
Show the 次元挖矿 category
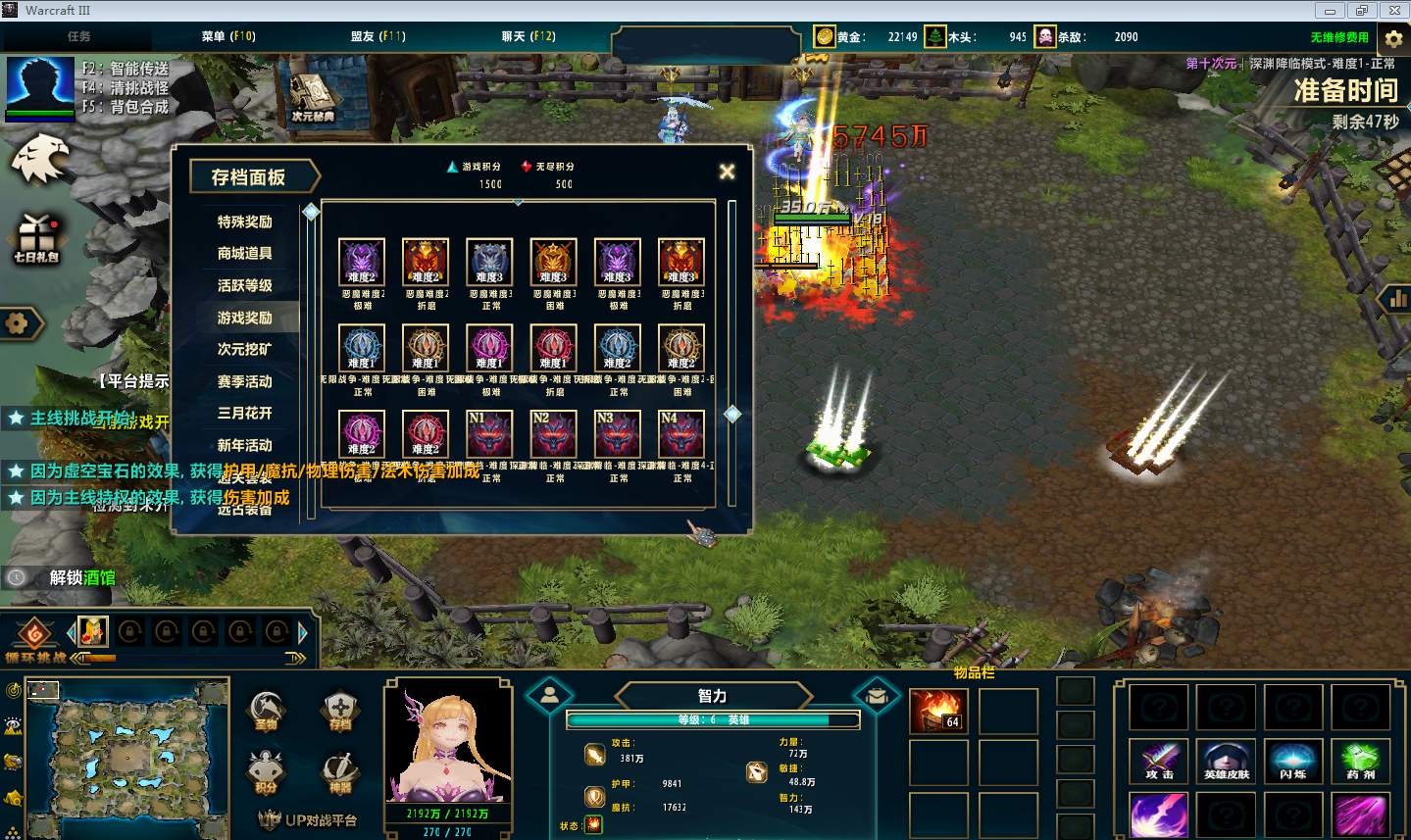244,349
